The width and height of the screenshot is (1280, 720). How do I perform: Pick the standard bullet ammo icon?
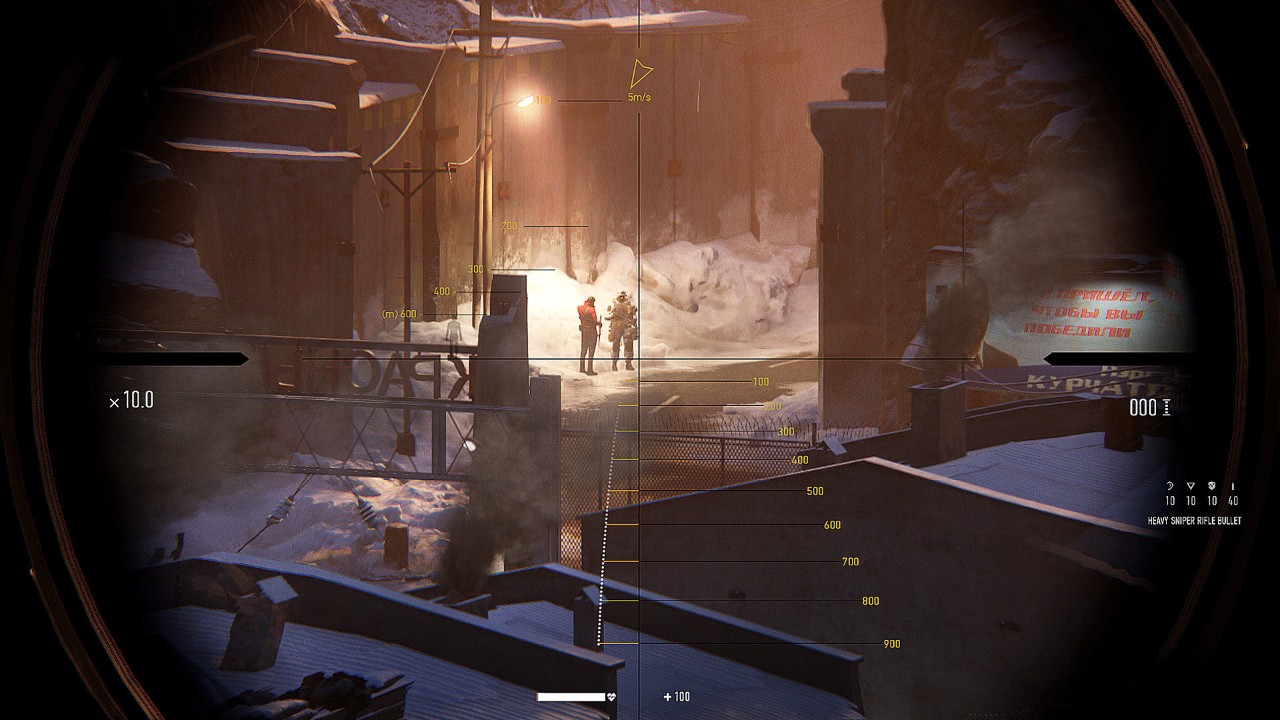coord(1233,486)
